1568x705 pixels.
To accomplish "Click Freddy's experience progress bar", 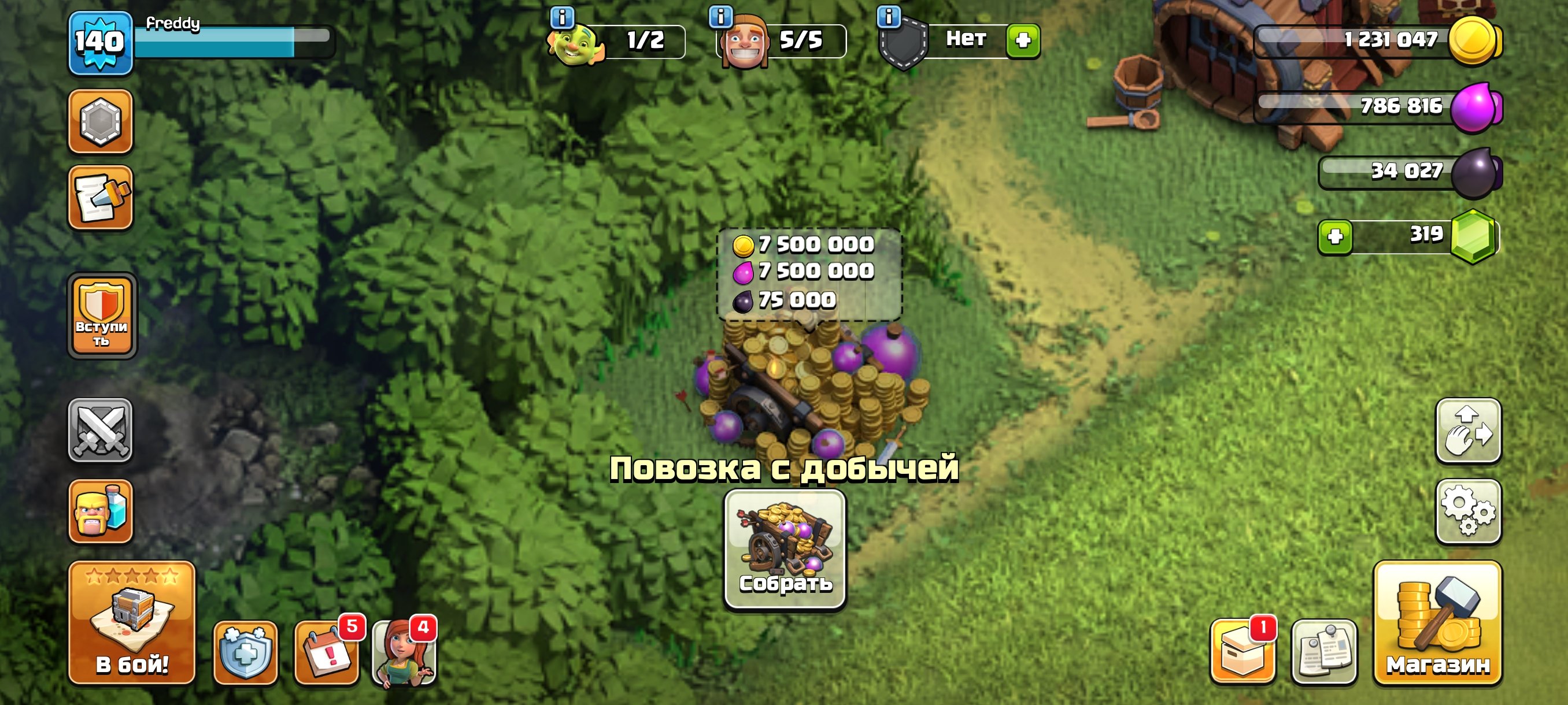I will [x=233, y=43].
